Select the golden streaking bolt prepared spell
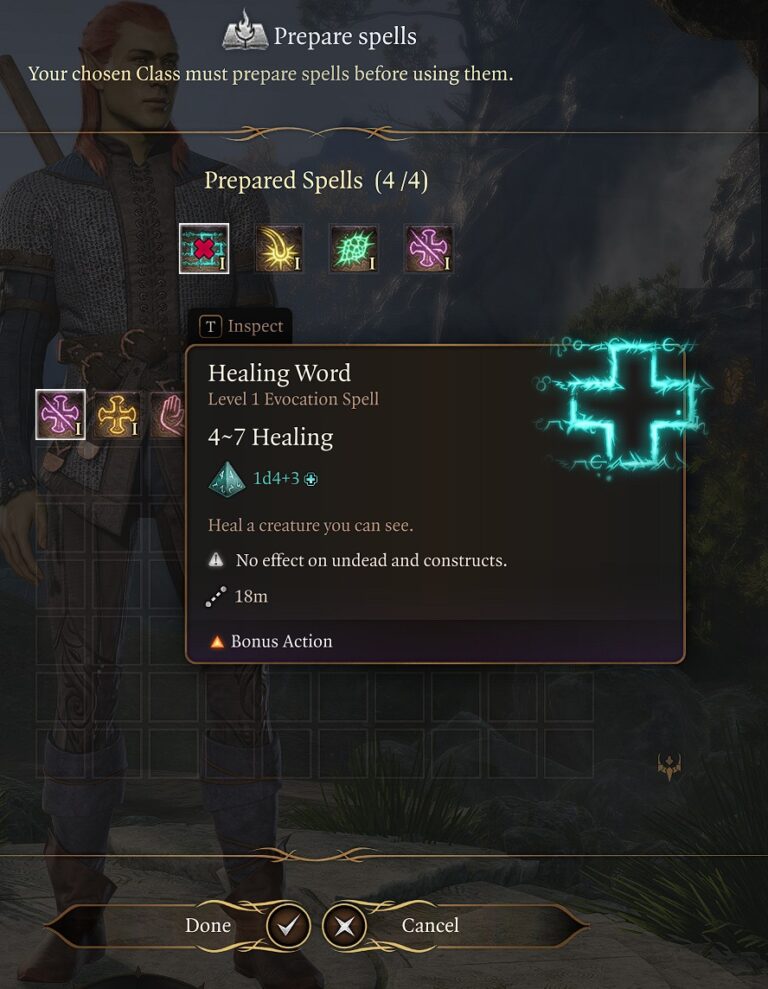The height and width of the screenshot is (989, 768). (x=279, y=248)
